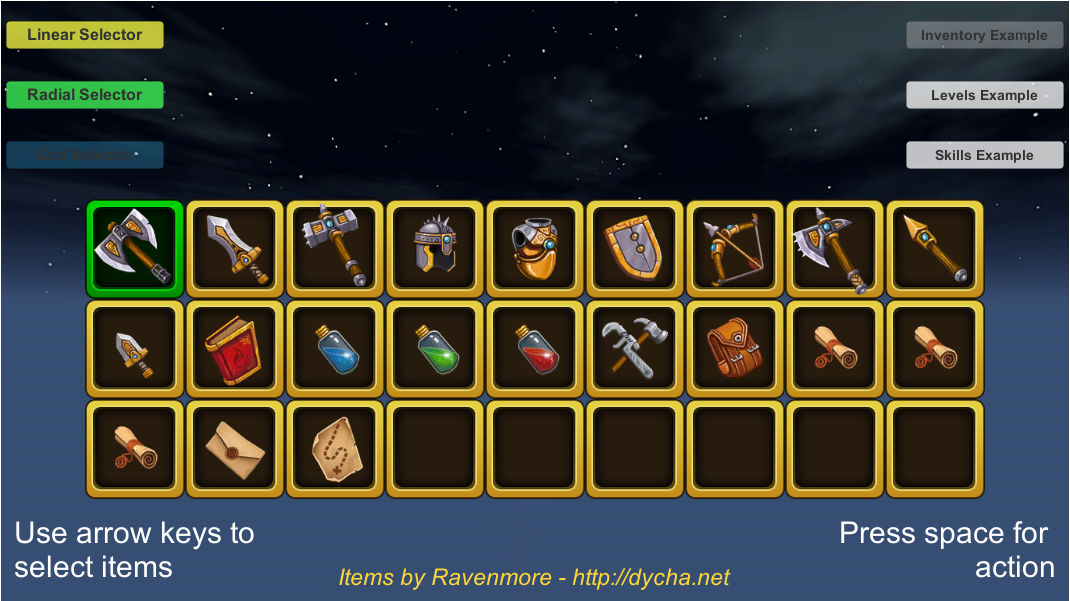Pick the spiked helmet slot
The image size is (1070, 601).
pyautogui.click(x=435, y=249)
